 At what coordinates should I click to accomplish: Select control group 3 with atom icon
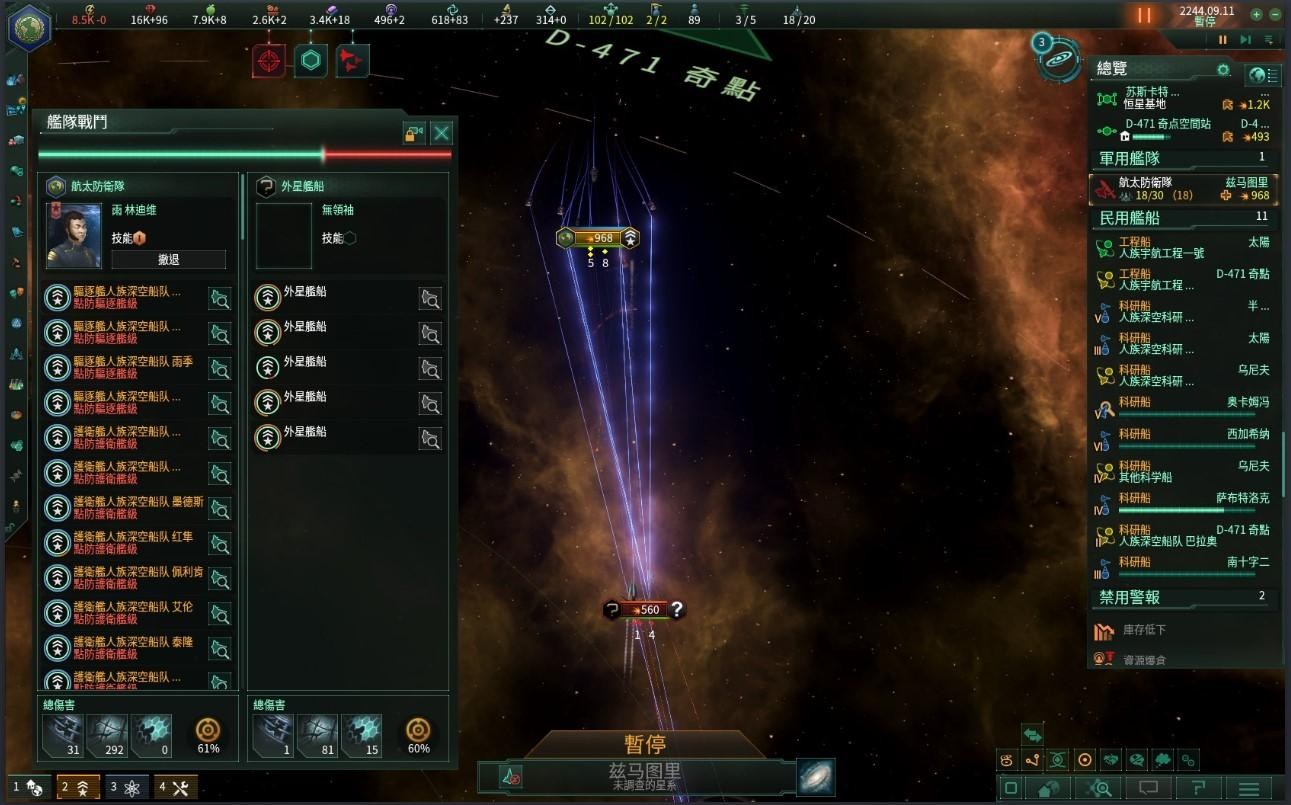[x=127, y=787]
